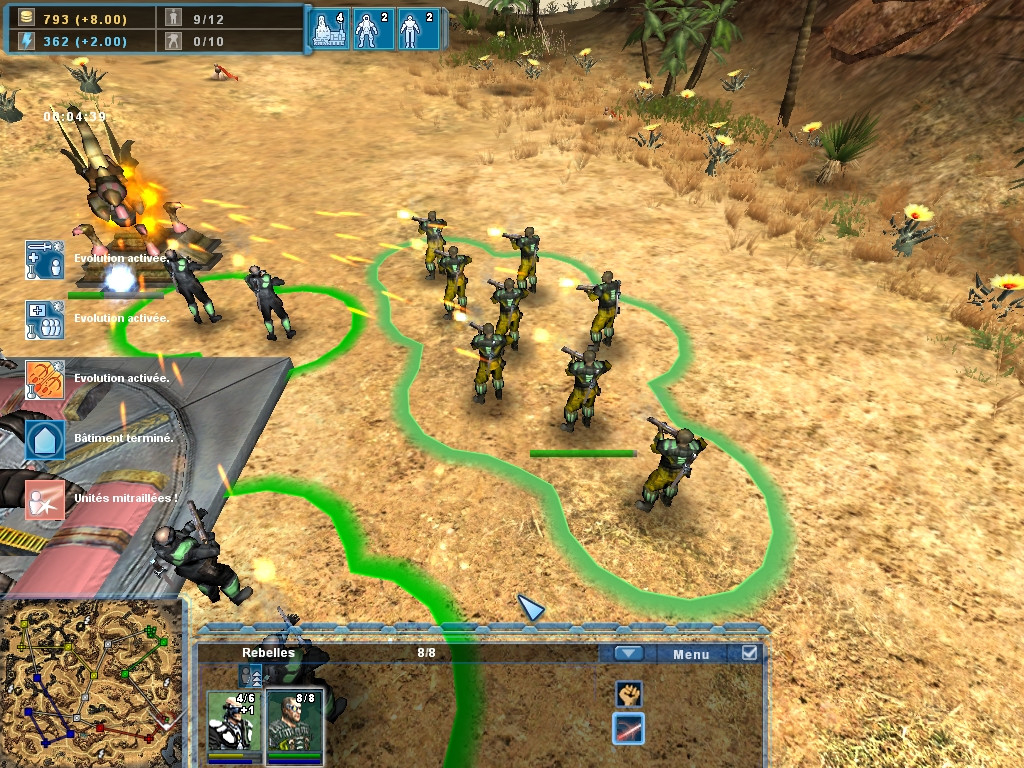The height and width of the screenshot is (768, 1024).
Task: Select the buildings group icon showing 4
Action: (330, 29)
